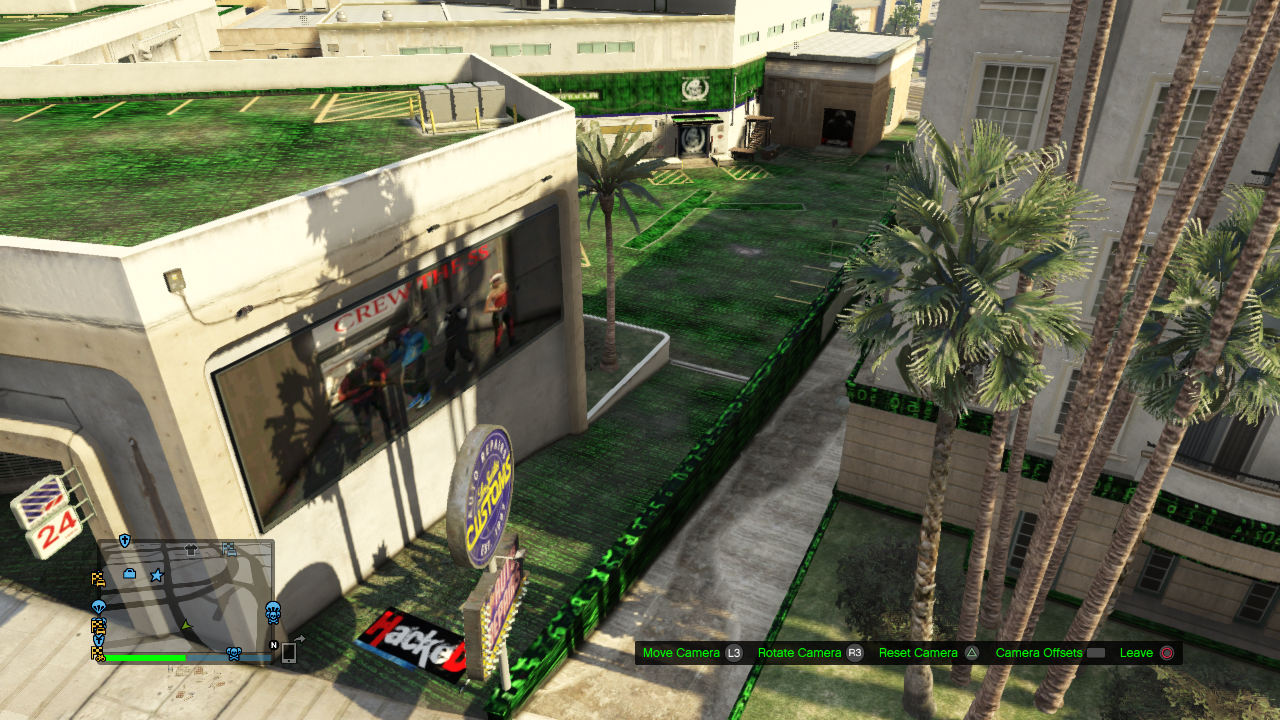Open the cross-shield church blip on the minimap
The image size is (1280, 720).
point(124,538)
